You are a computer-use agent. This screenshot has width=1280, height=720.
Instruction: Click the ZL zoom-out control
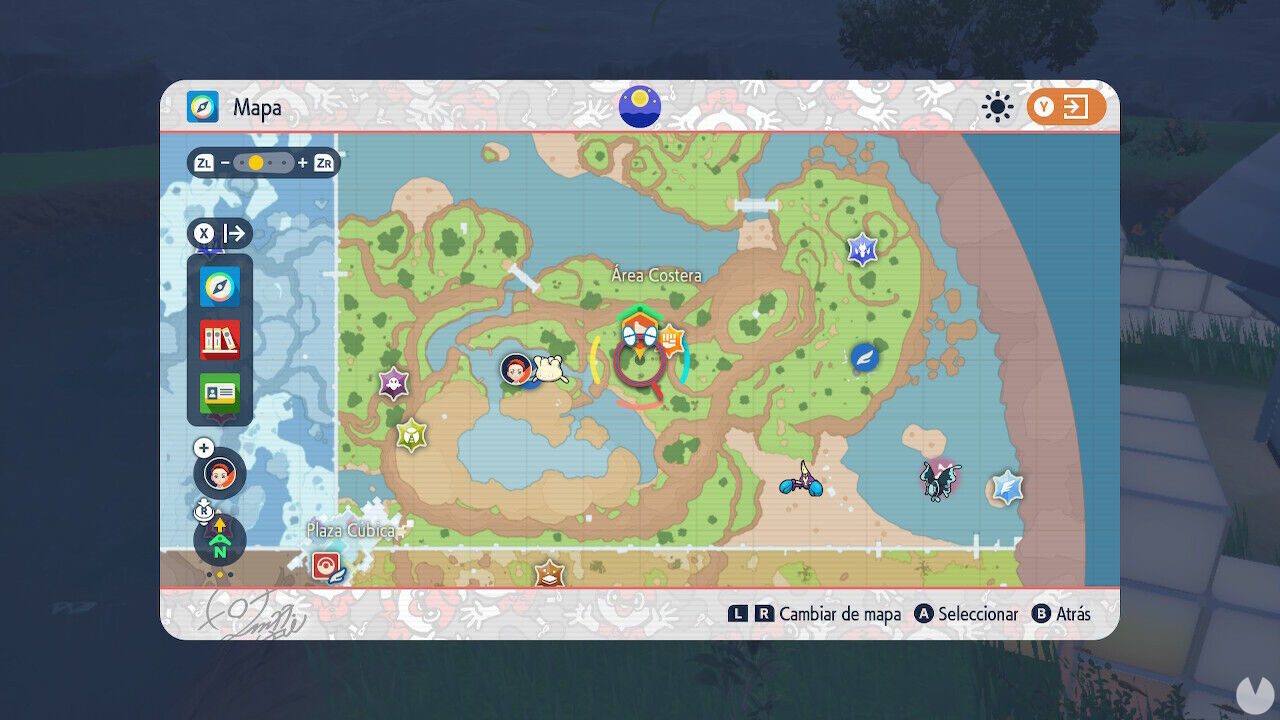coord(204,161)
